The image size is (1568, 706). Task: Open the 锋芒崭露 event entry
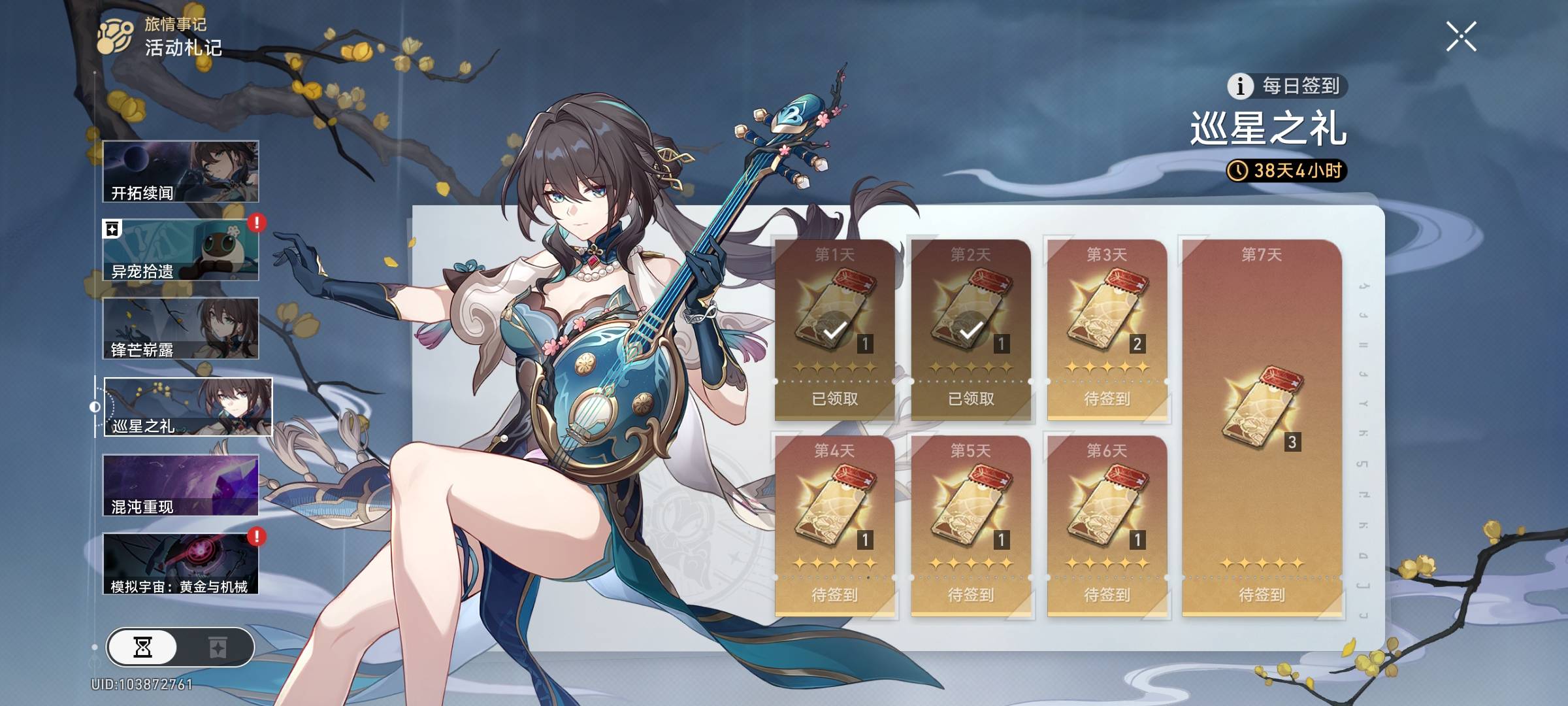[x=181, y=328]
